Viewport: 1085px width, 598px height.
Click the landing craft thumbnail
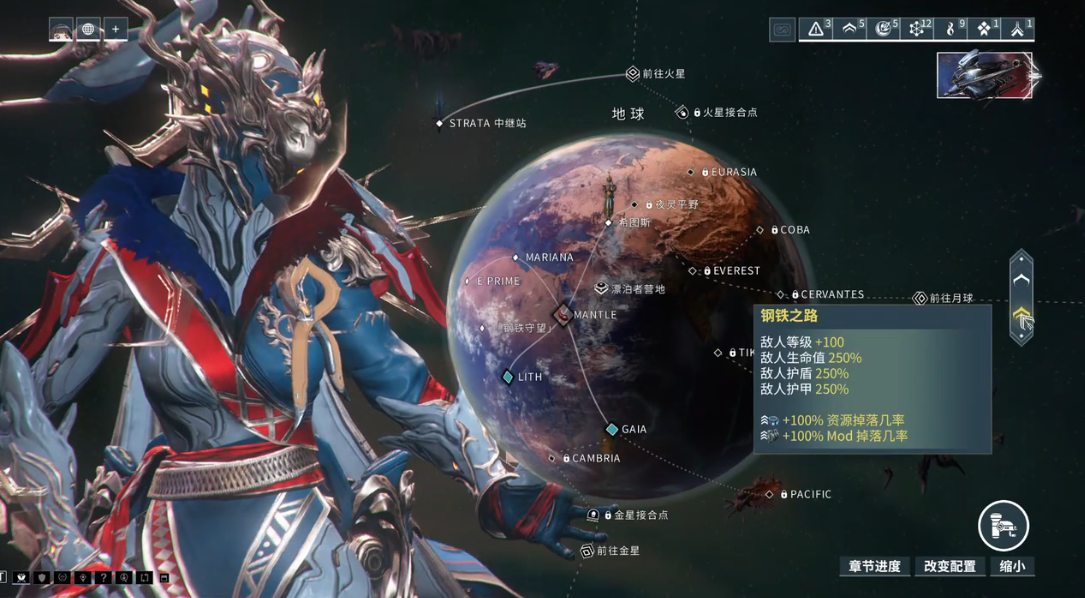click(984, 76)
